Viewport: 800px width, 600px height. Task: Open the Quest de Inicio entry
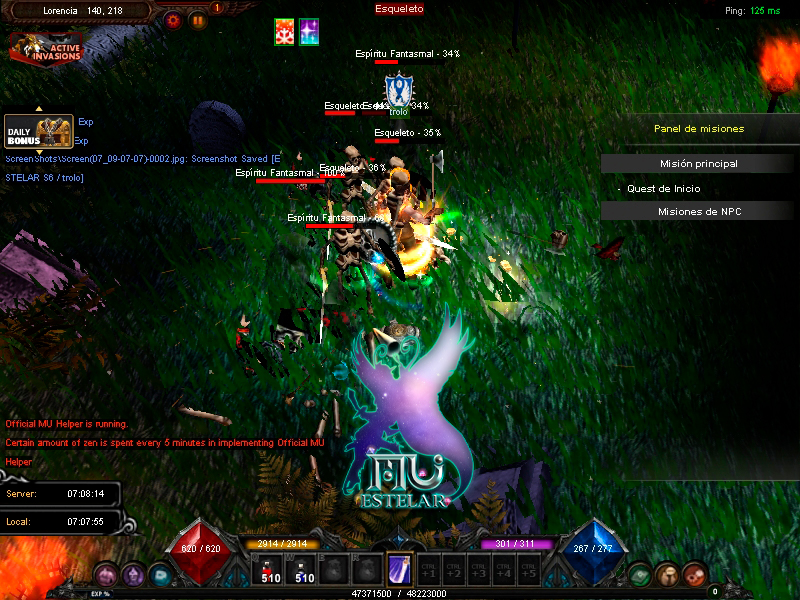pos(664,189)
